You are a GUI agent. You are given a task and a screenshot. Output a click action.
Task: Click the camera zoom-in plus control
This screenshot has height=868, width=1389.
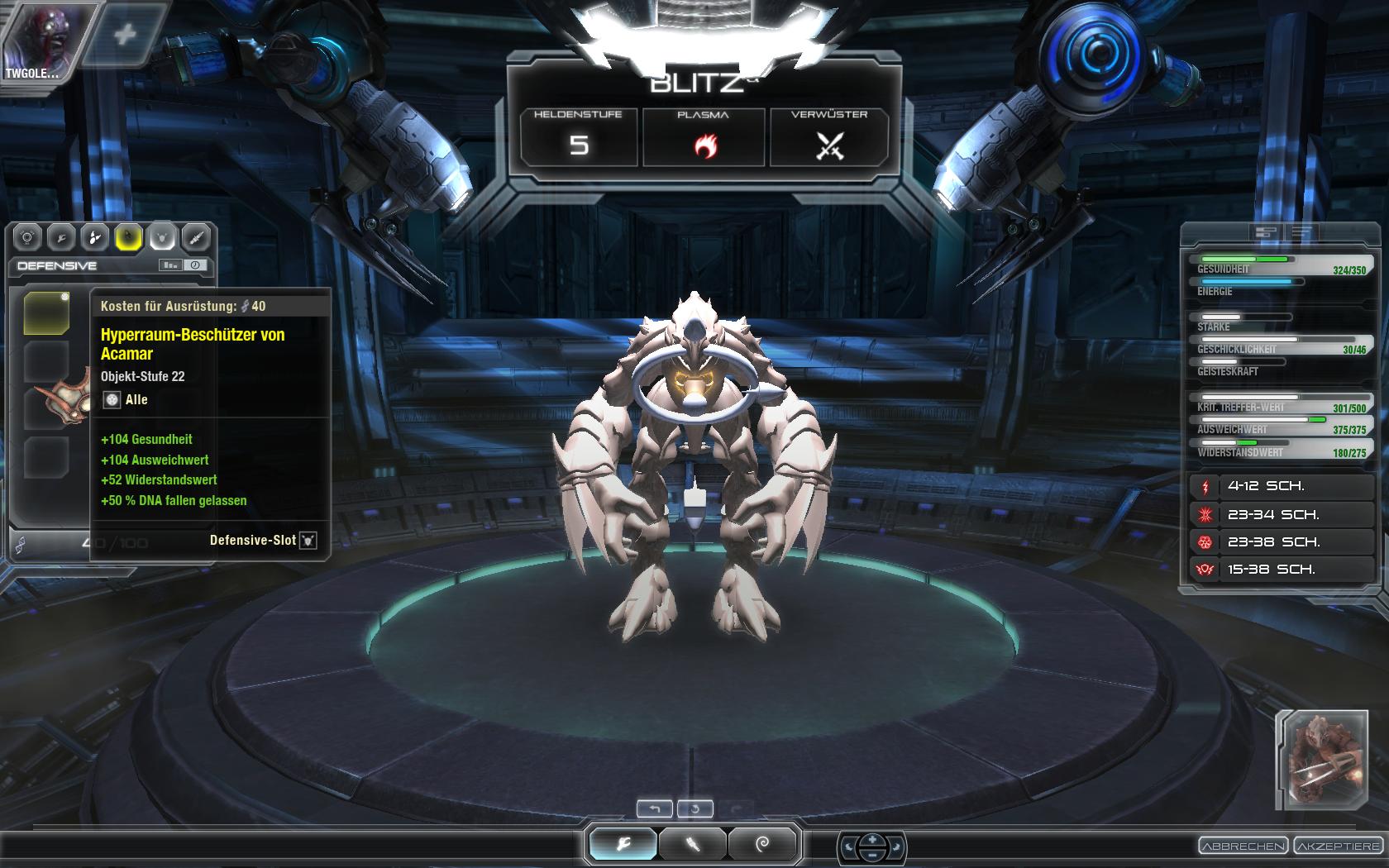click(872, 841)
